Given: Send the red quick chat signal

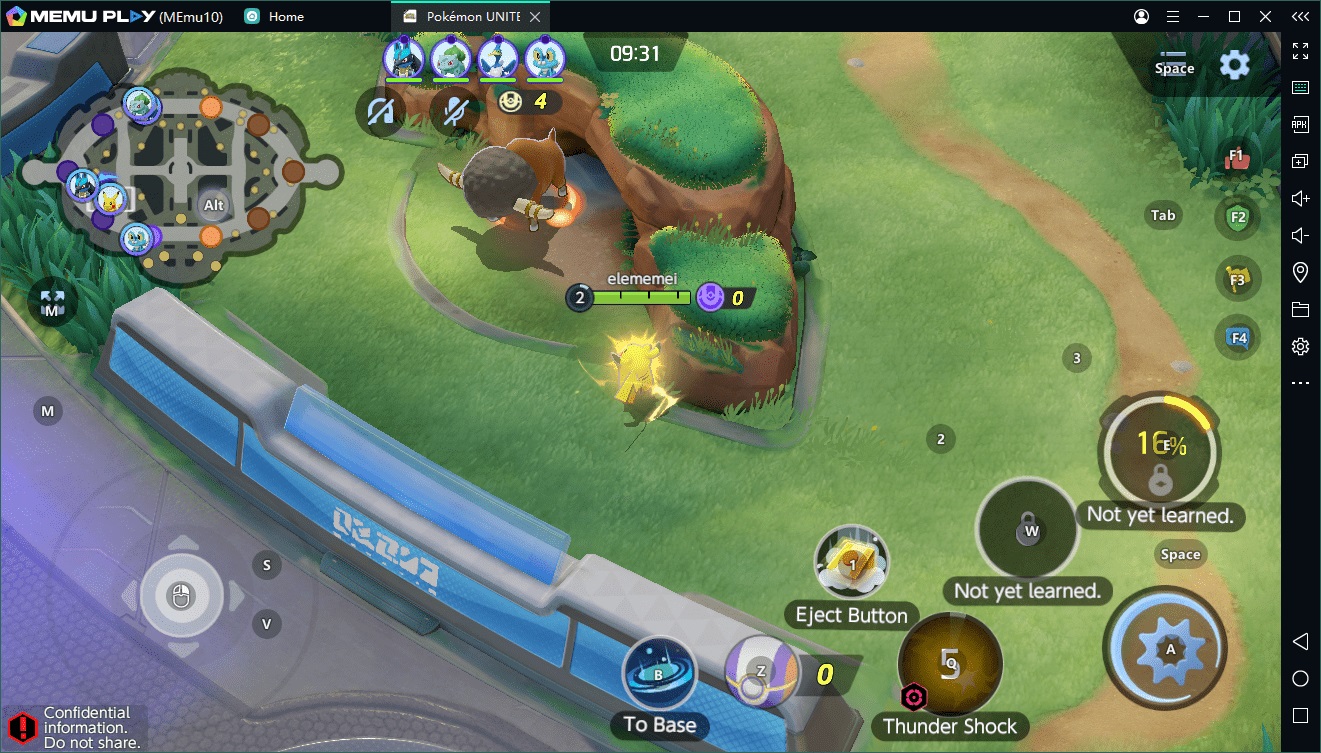Looking at the screenshot, I should coord(1237,158).
